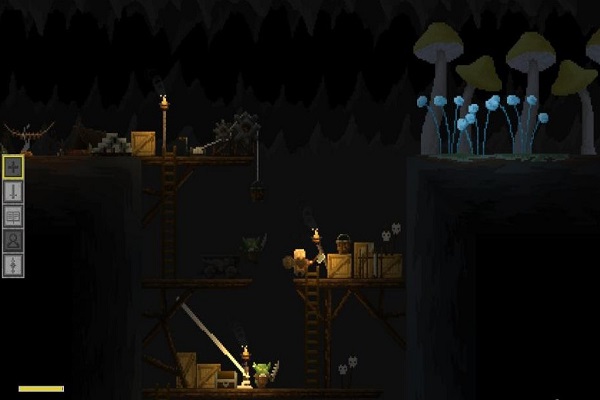Select the highlighted crosshair tool icon
Screen dimensions: 600x400
point(13,167)
